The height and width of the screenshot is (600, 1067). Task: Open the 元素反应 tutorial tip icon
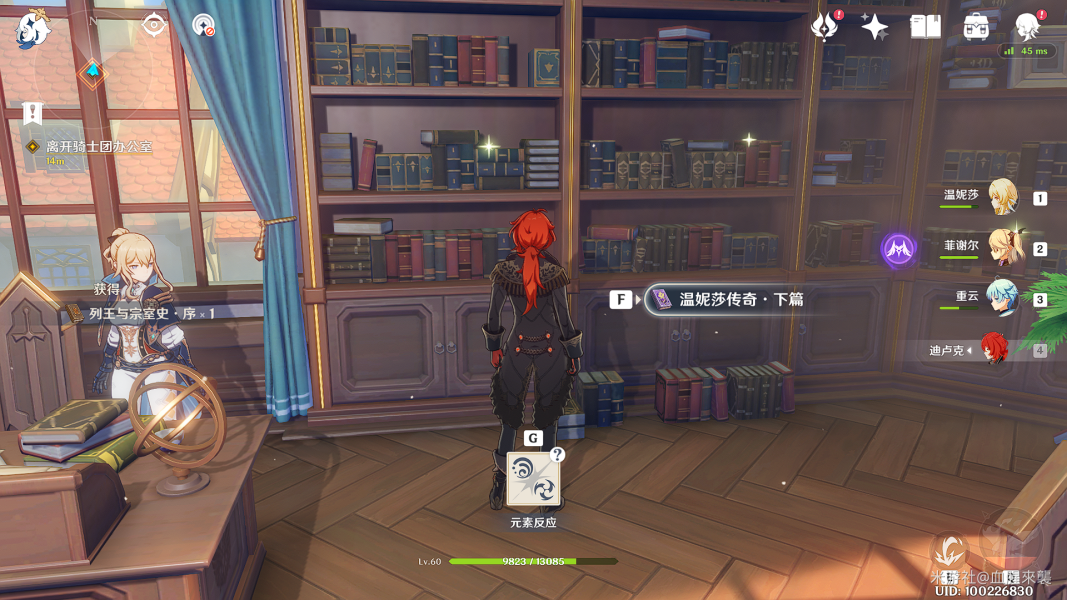[533, 480]
